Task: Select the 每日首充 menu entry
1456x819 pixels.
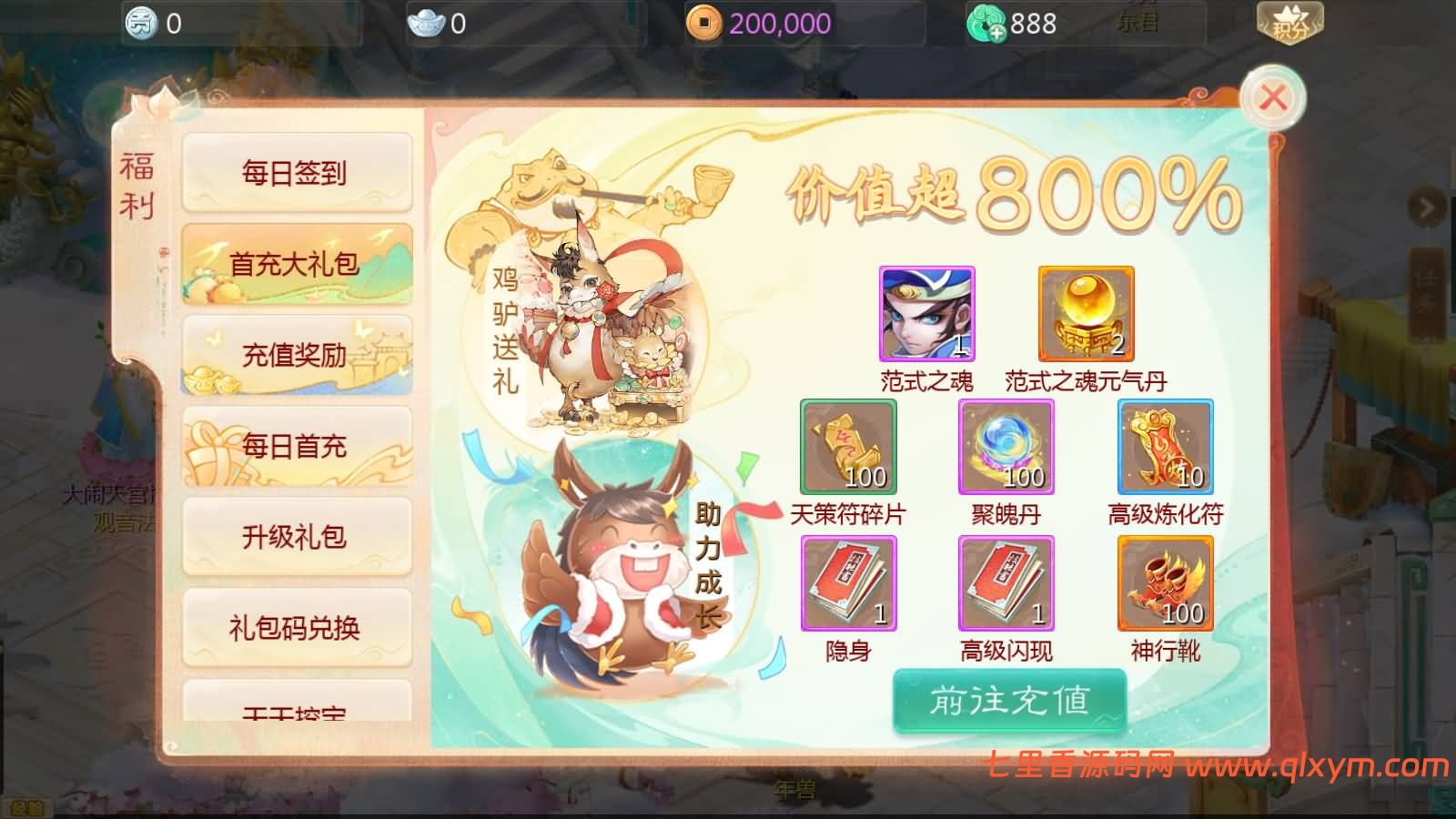Action: pos(296,446)
